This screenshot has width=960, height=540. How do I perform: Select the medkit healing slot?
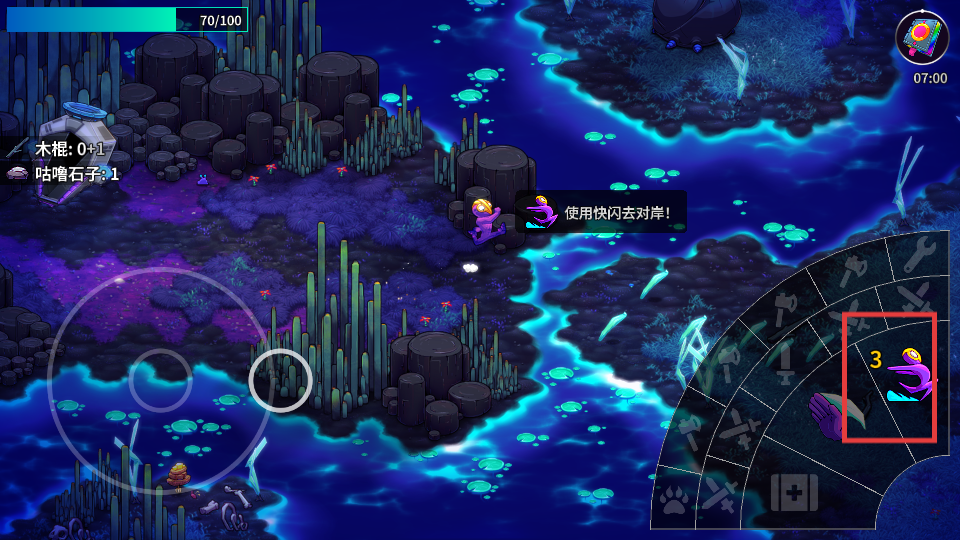[x=794, y=493]
